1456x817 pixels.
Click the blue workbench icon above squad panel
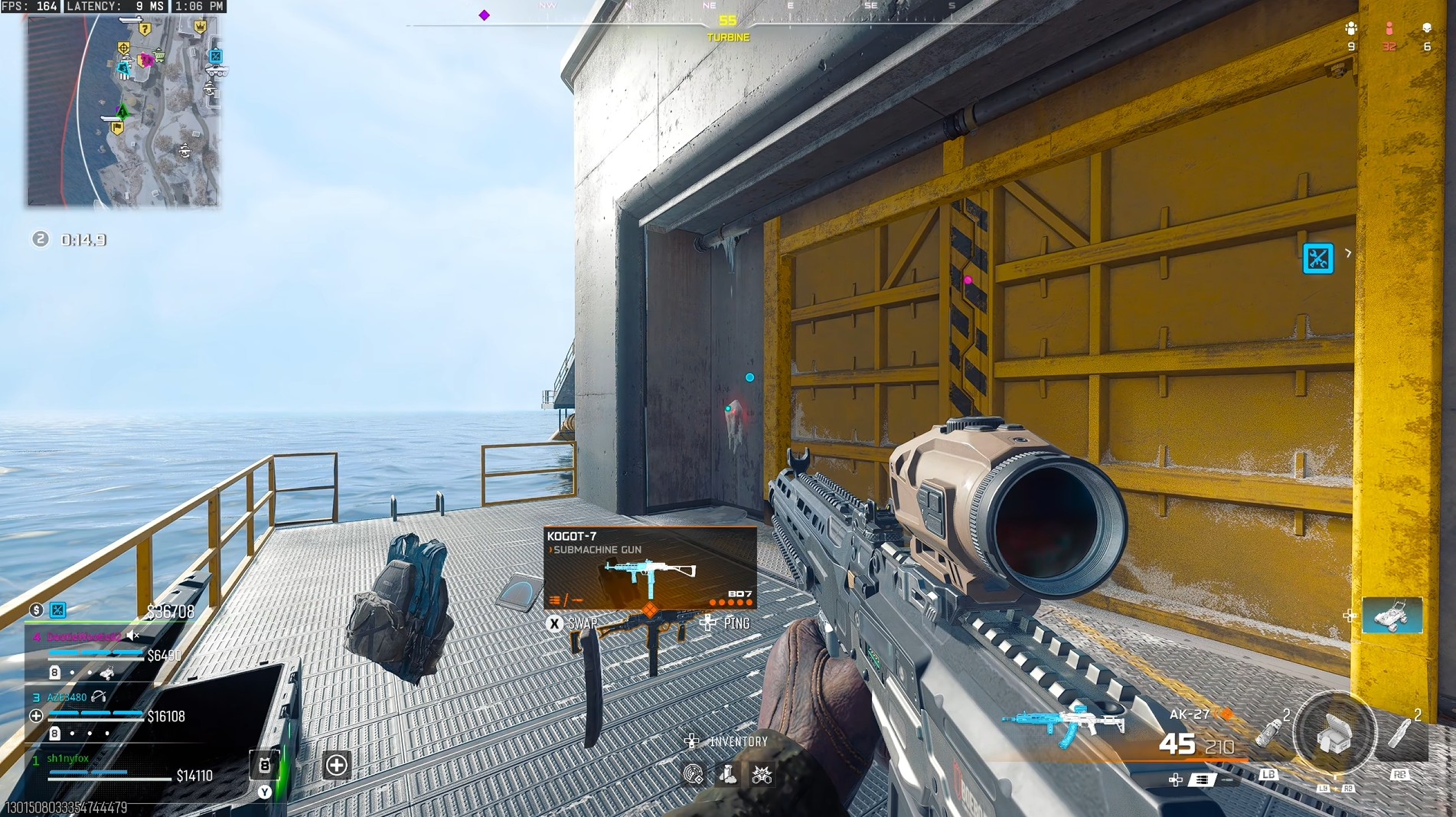click(57, 610)
